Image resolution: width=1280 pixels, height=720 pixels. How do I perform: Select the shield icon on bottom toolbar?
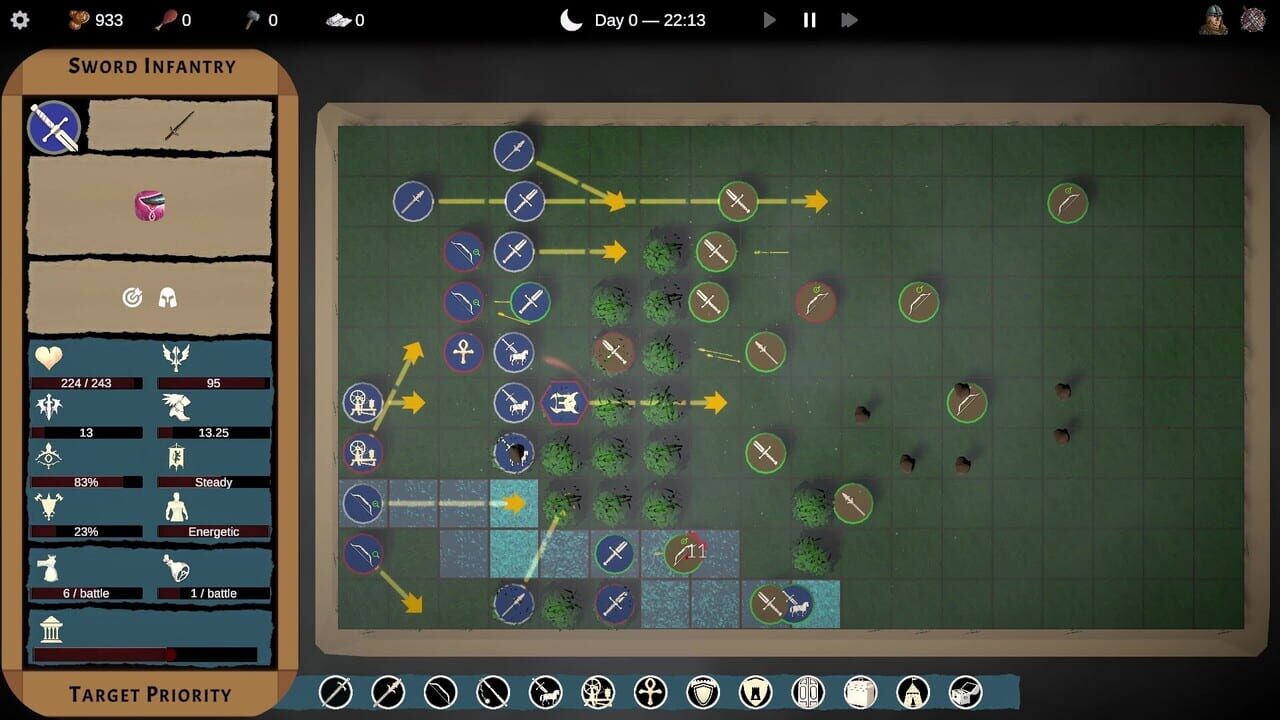[701, 691]
